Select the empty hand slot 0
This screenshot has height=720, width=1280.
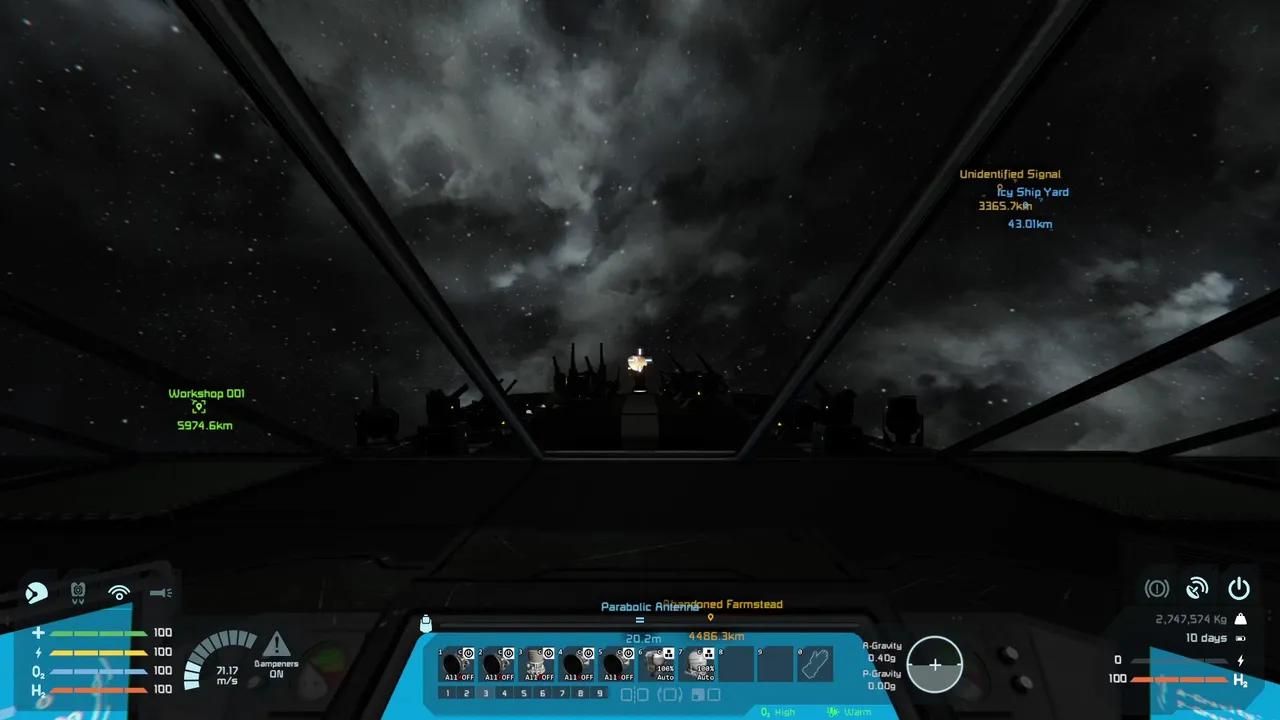[814, 663]
